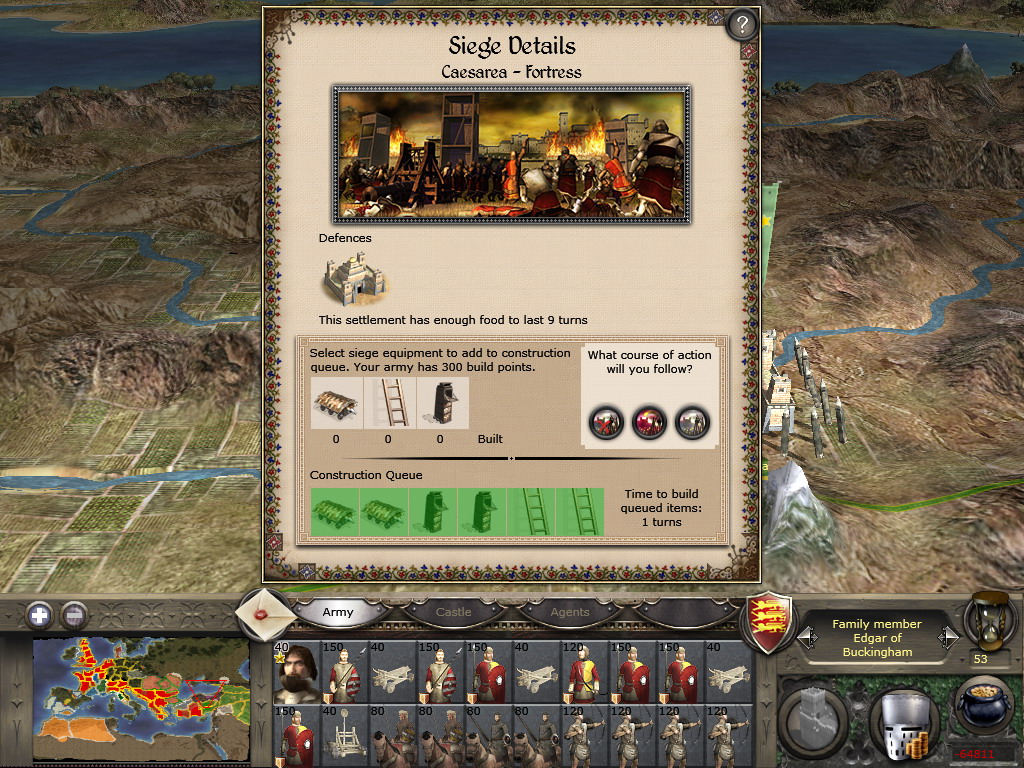The width and height of the screenshot is (1024, 768).
Task: Click the minimap plus zoom button
Action: (x=39, y=614)
